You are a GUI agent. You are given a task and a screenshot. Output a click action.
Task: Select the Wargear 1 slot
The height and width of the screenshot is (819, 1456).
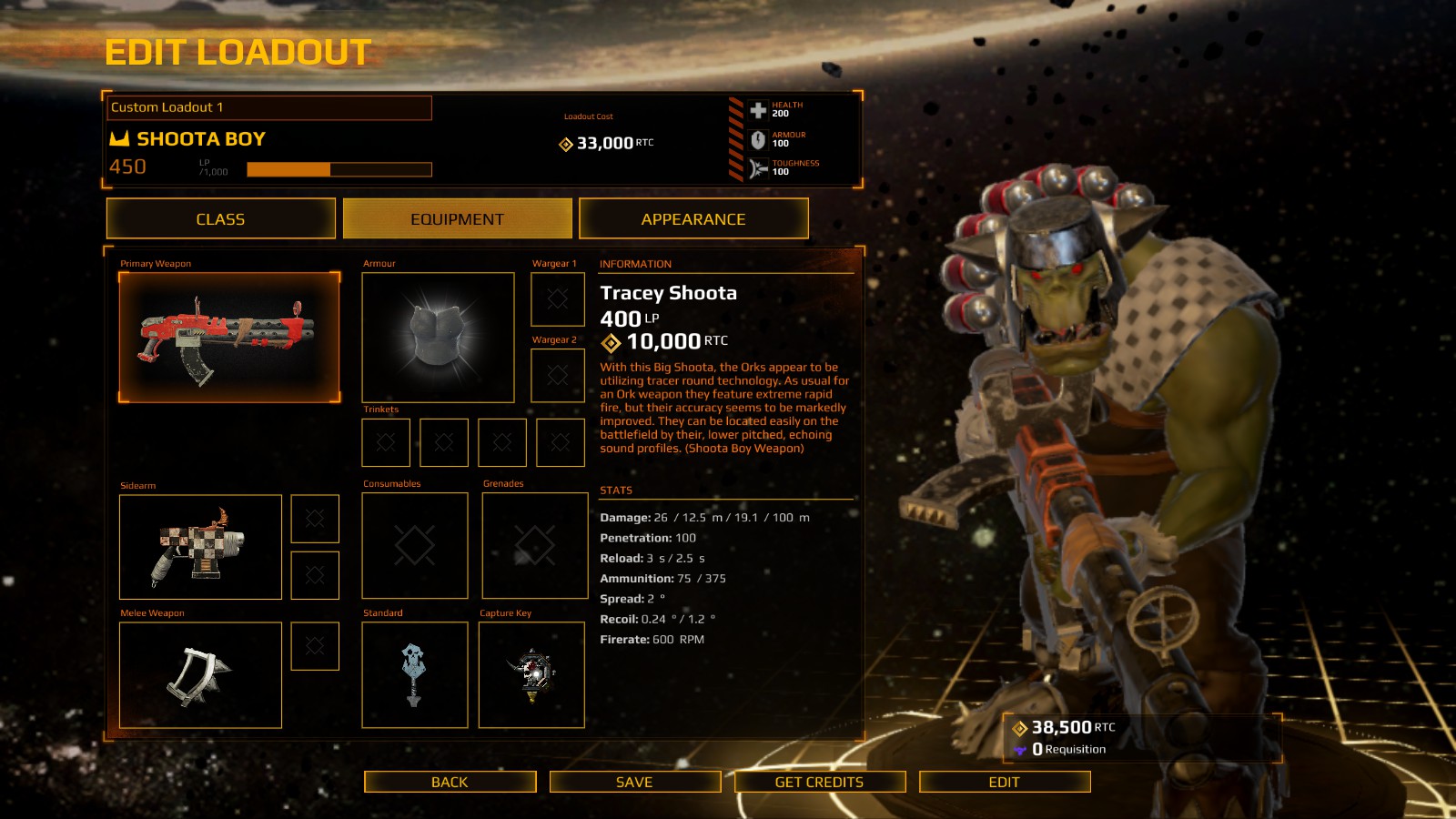click(x=558, y=299)
